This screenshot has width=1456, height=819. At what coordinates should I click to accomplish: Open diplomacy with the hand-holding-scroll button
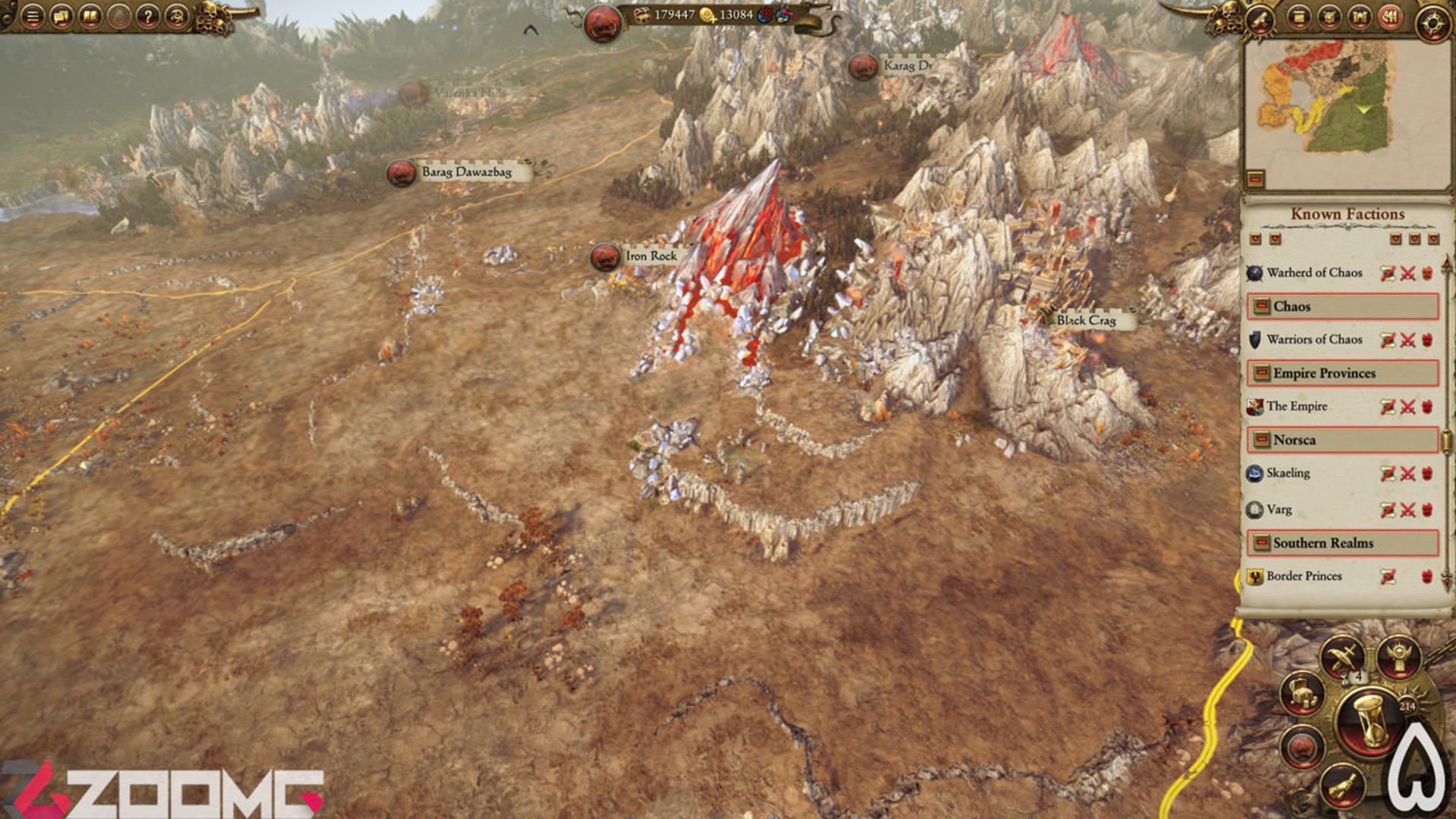[1342, 786]
